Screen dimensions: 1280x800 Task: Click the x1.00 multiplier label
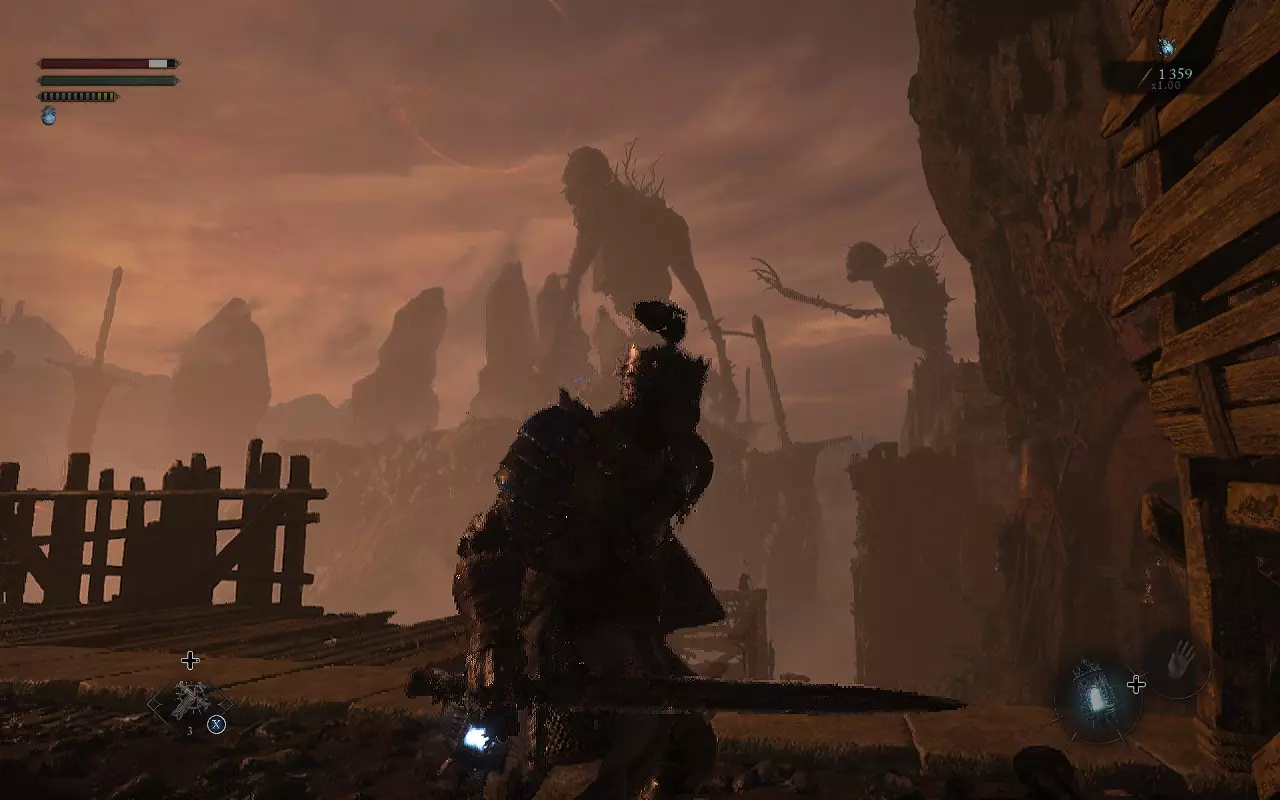coord(1167,85)
